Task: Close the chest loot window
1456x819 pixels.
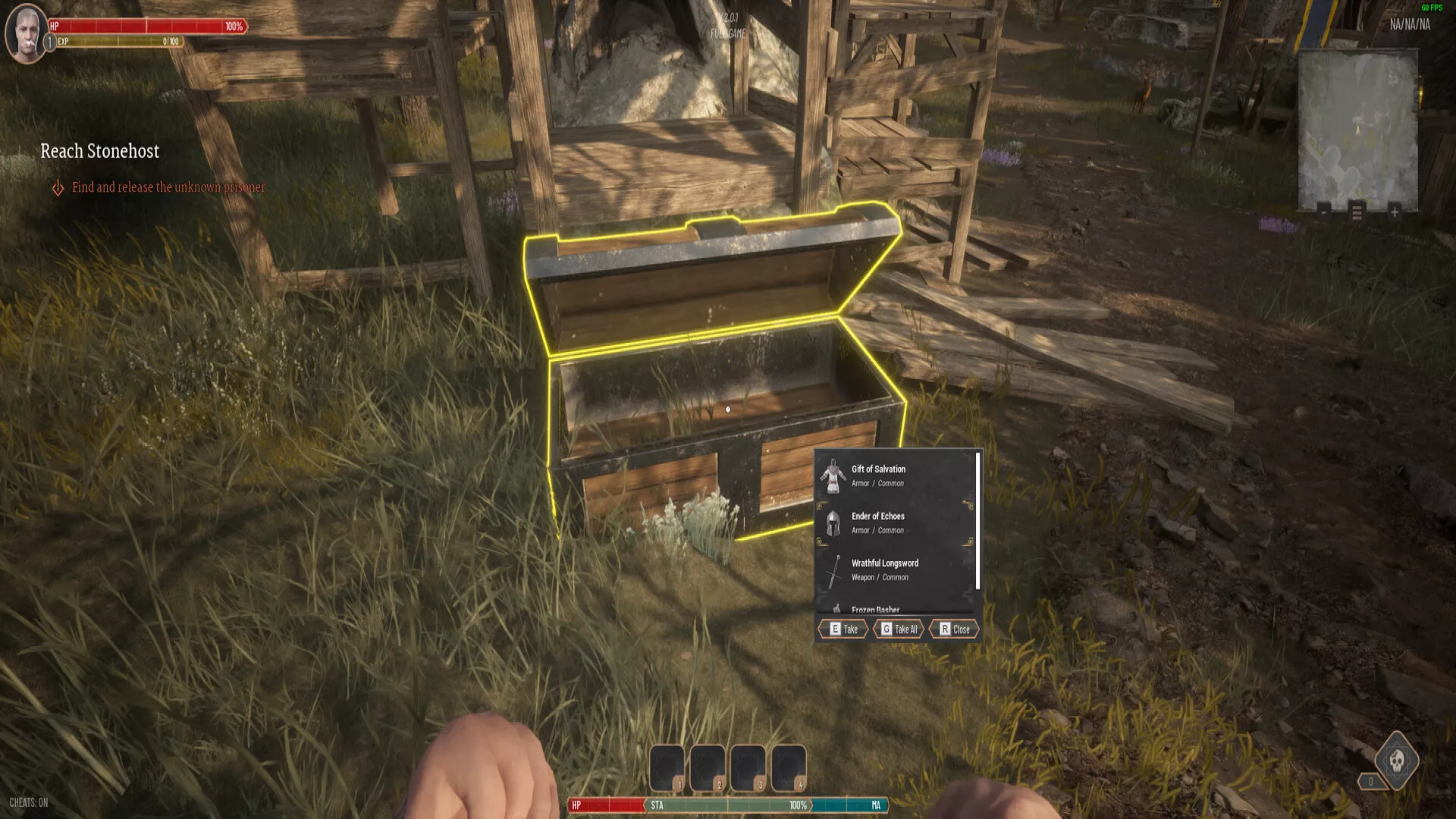Action: click(954, 629)
